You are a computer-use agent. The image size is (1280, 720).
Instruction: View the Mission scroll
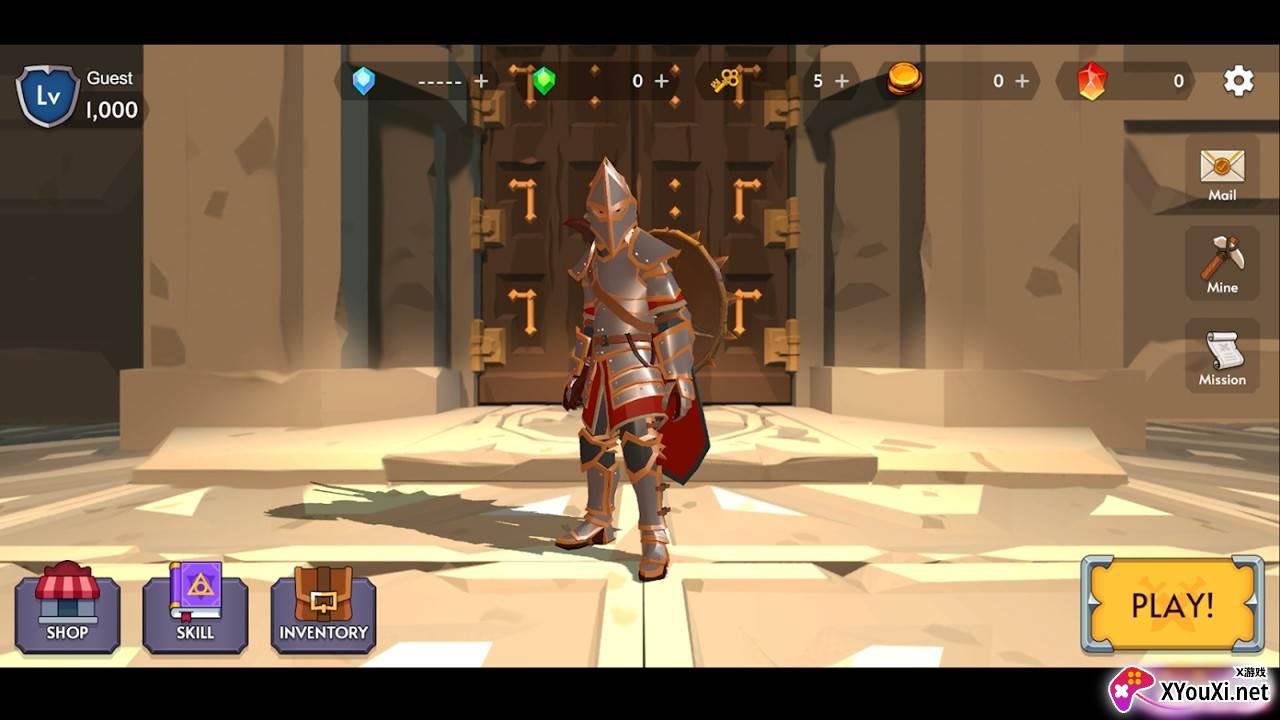(x=1222, y=356)
